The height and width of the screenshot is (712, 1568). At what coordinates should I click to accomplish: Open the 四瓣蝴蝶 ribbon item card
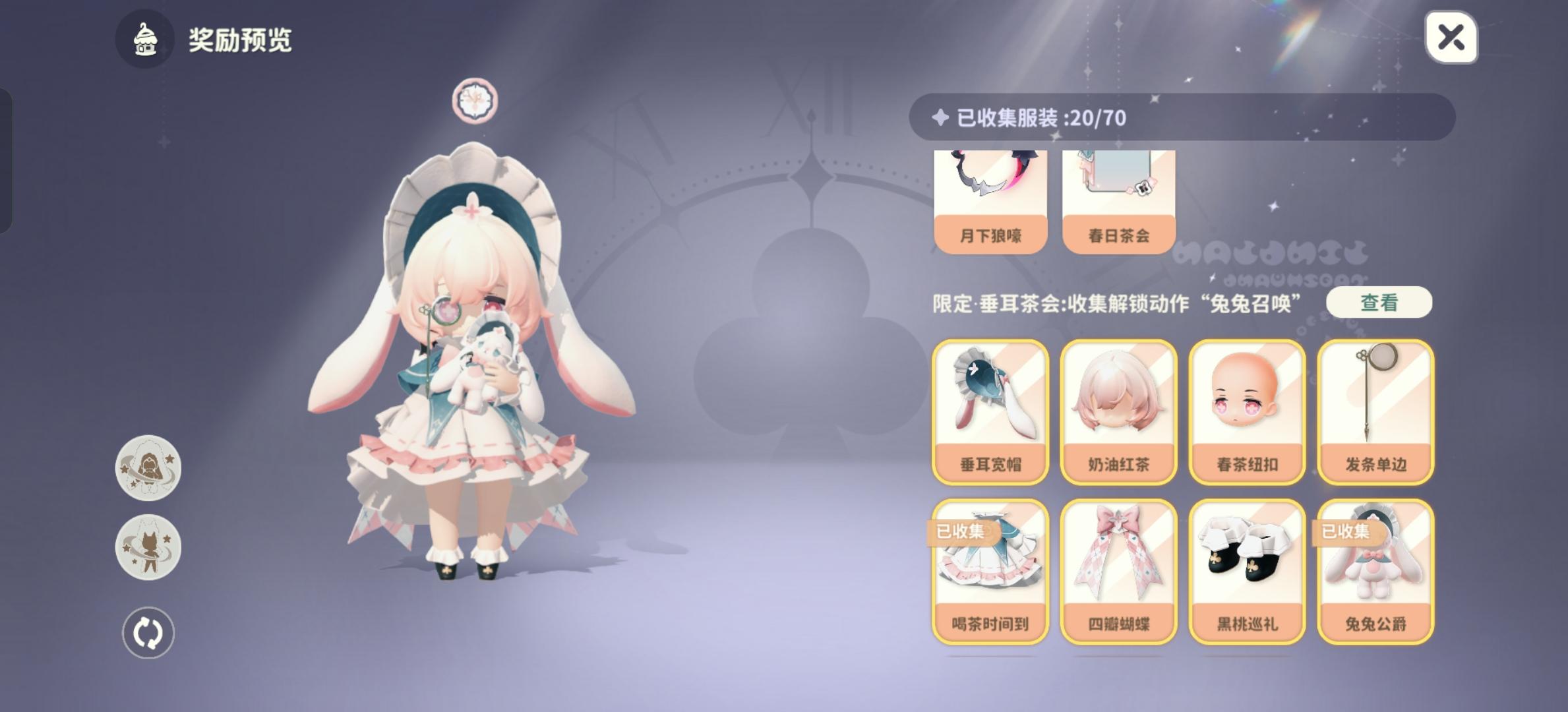click(x=1119, y=570)
